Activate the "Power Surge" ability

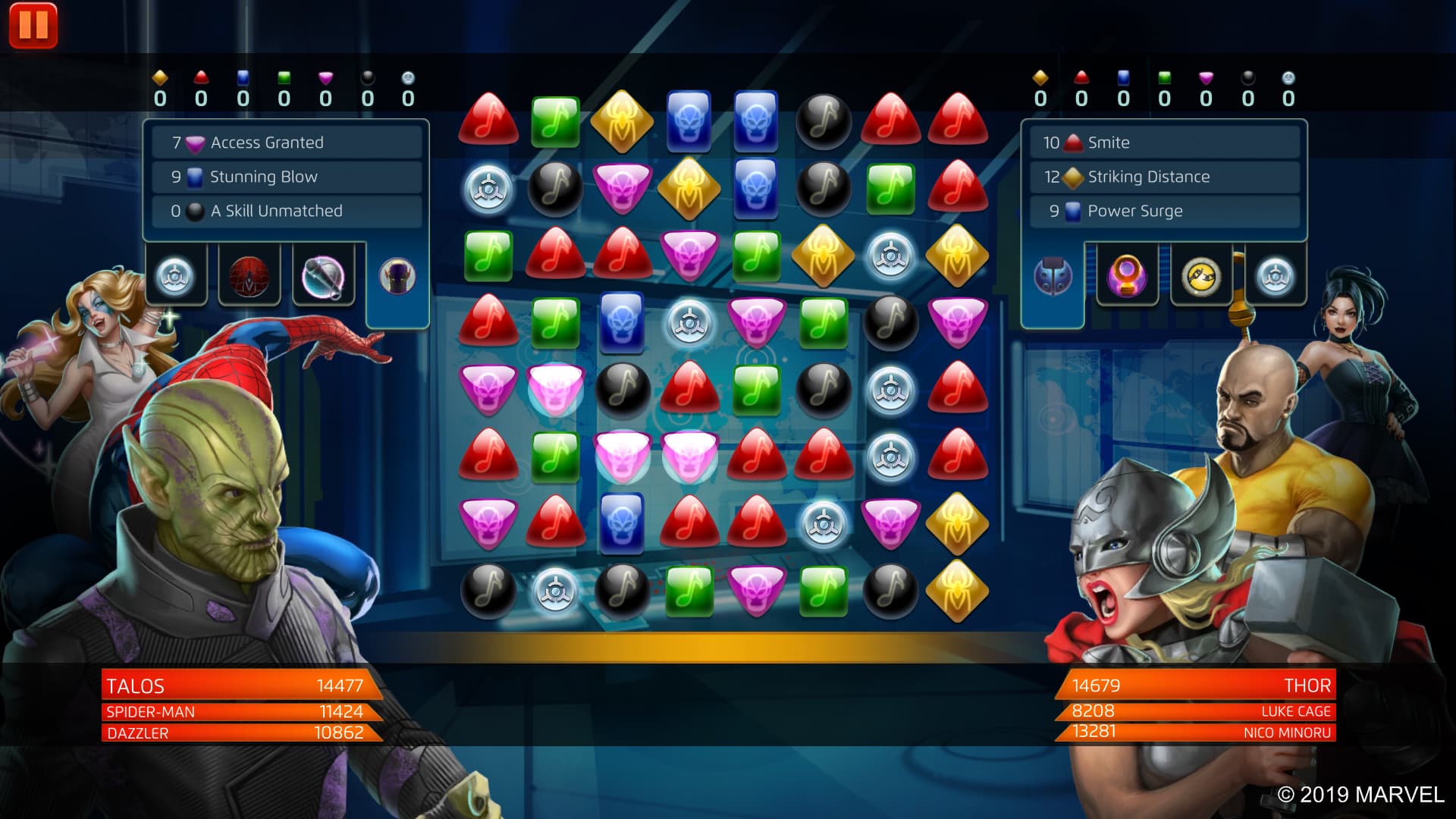coord(1166,211)
